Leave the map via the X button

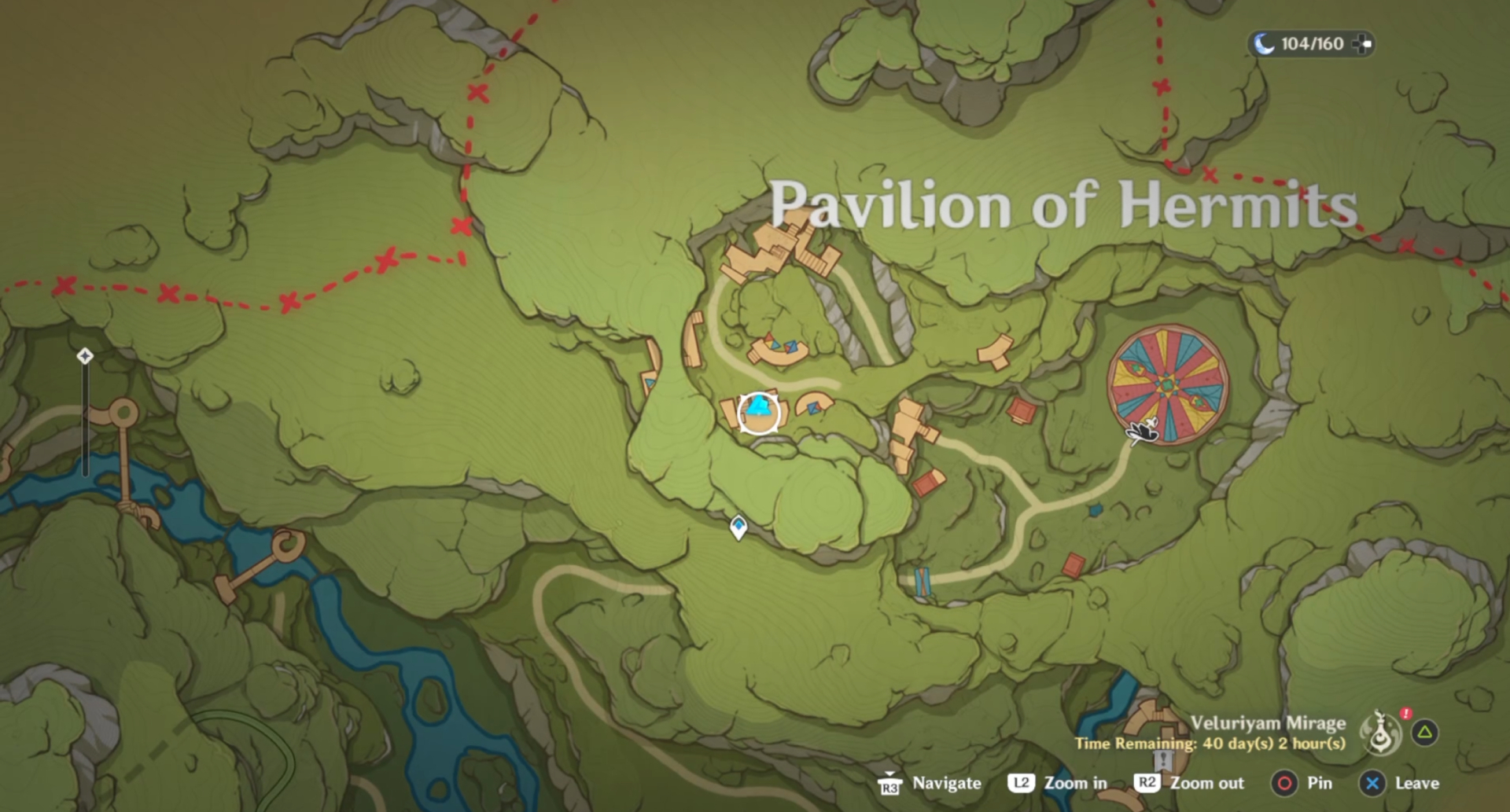(1373, 784)
